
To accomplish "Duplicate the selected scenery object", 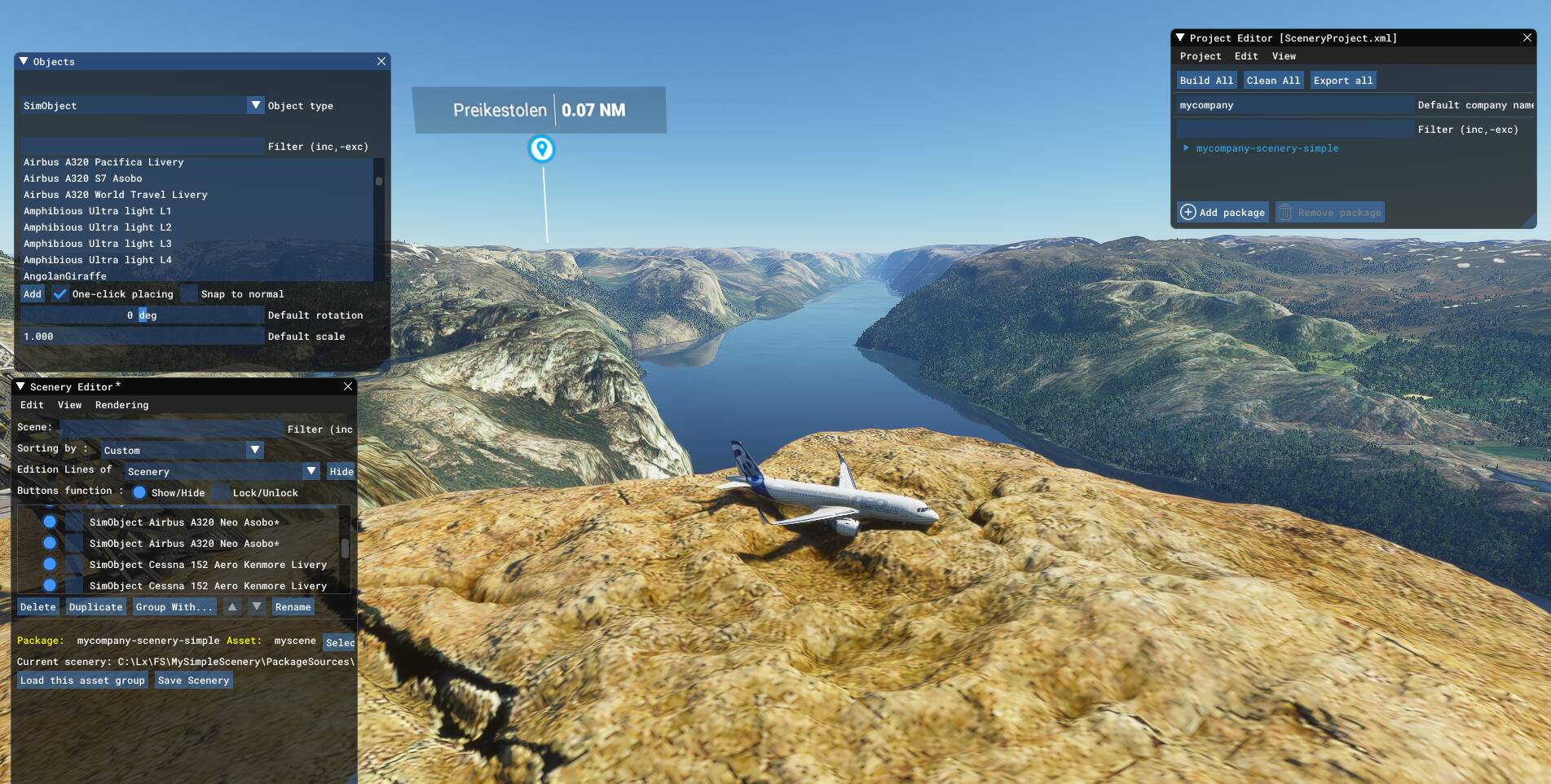I will coord(95,607).
